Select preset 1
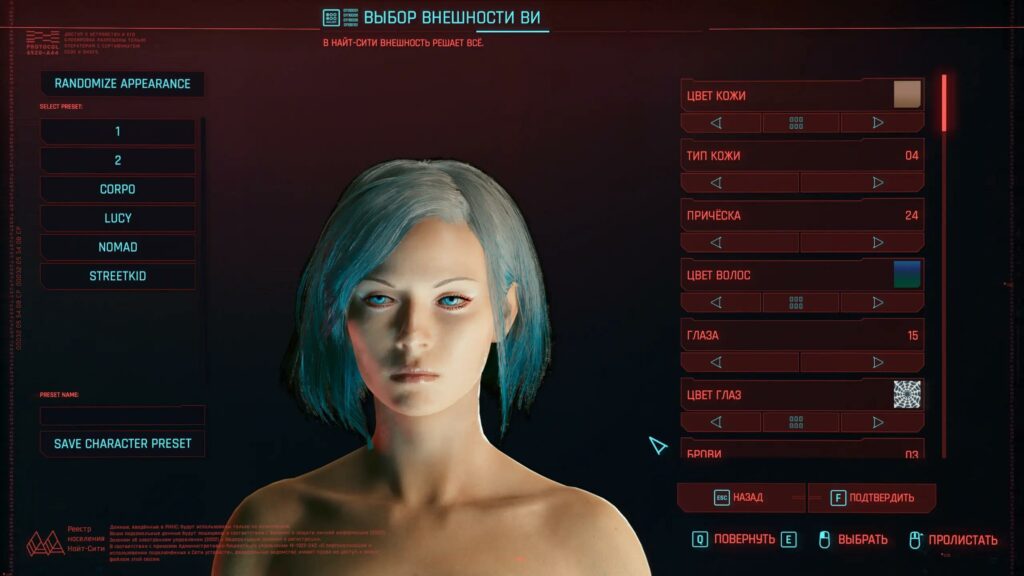 click(x=118, y=132)
